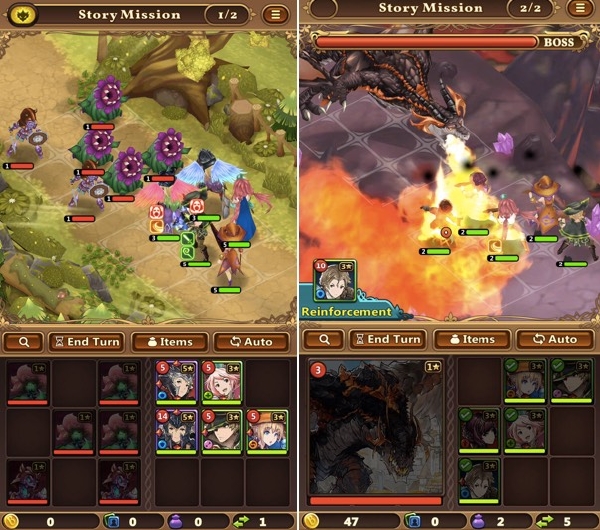Select the silver-haired 5-star unit costing 5

click(x=176, y=382)
